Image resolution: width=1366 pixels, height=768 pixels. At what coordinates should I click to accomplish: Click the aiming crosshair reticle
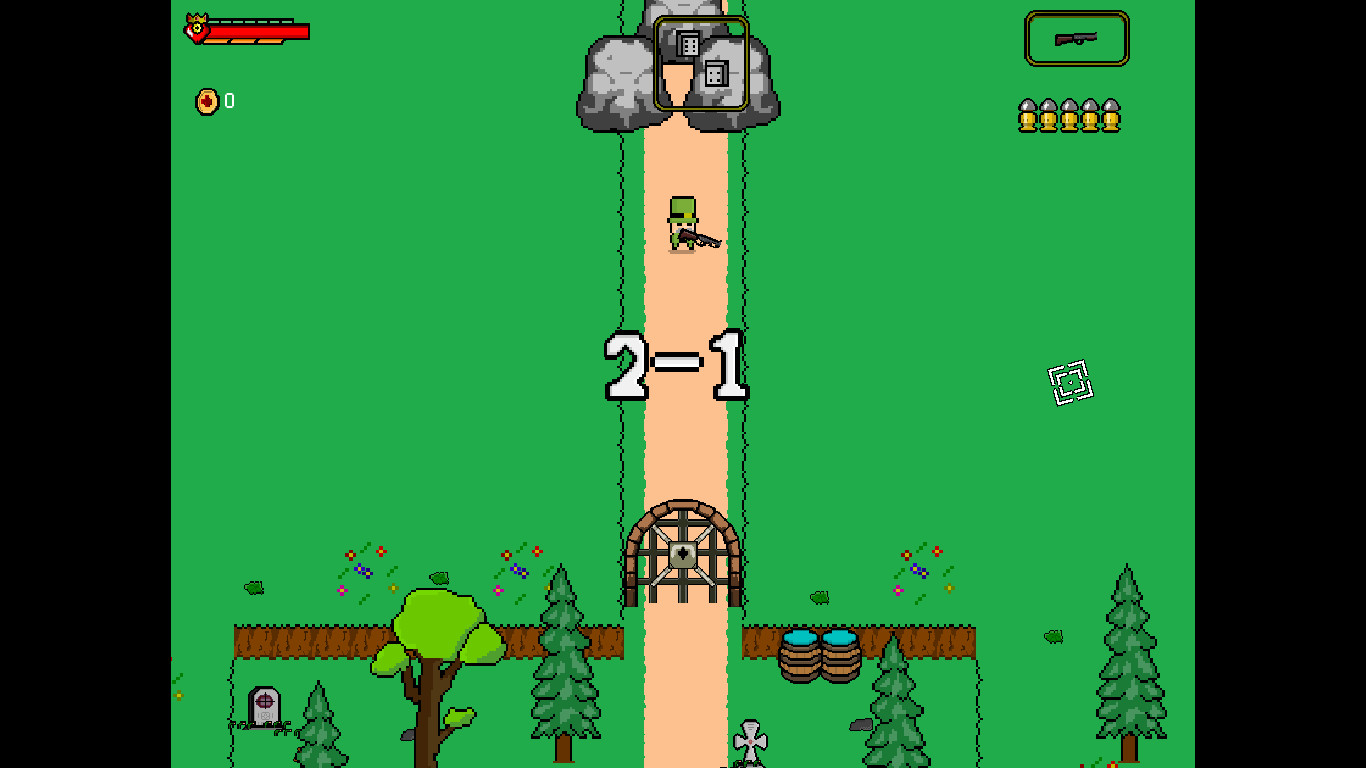[x=1068, y=383]
